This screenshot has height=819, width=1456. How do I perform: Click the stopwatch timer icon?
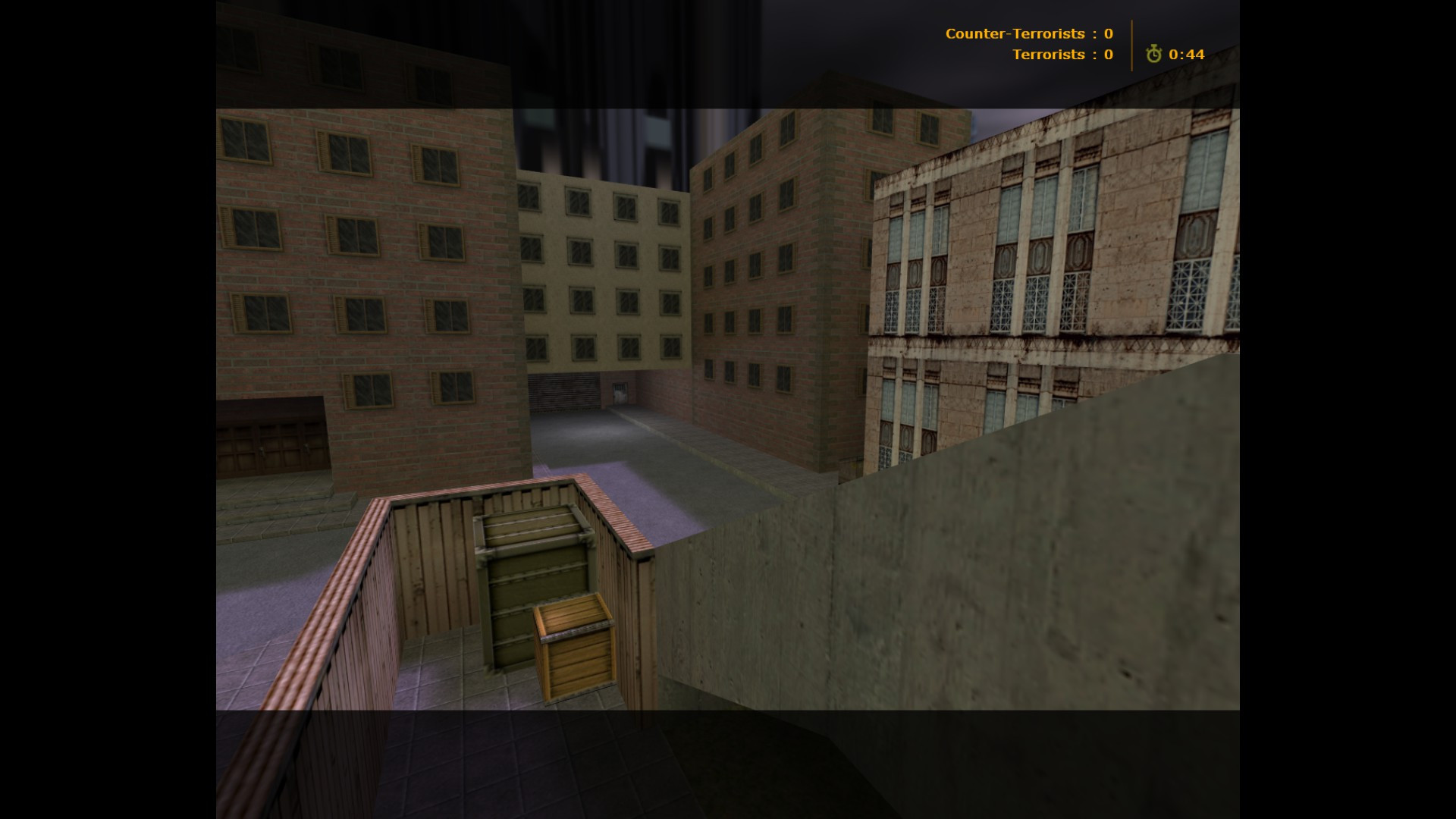[x=1154, y=55]
